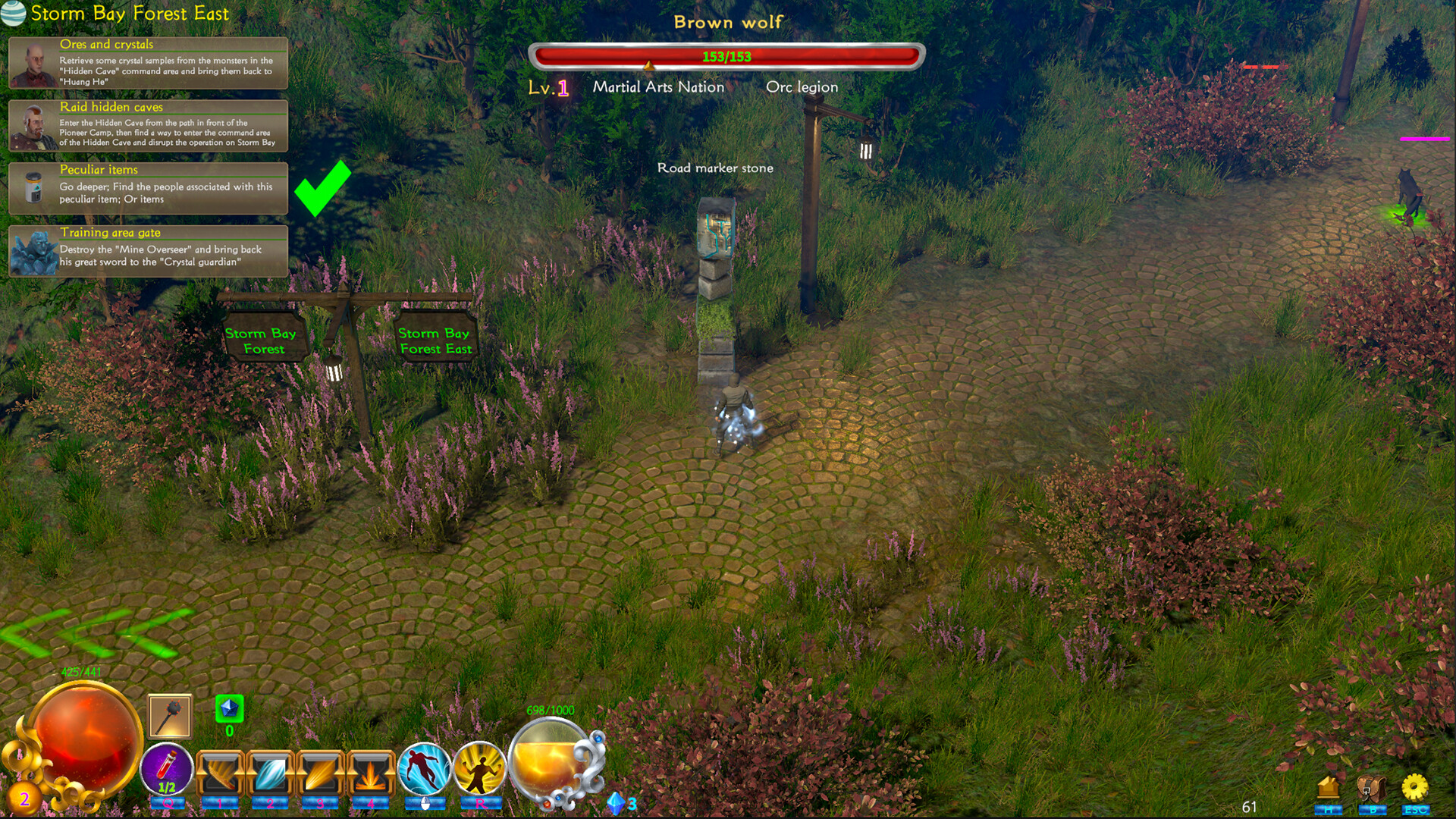Click the Storm Bay Forest East zone icon

tap(12, 13)
